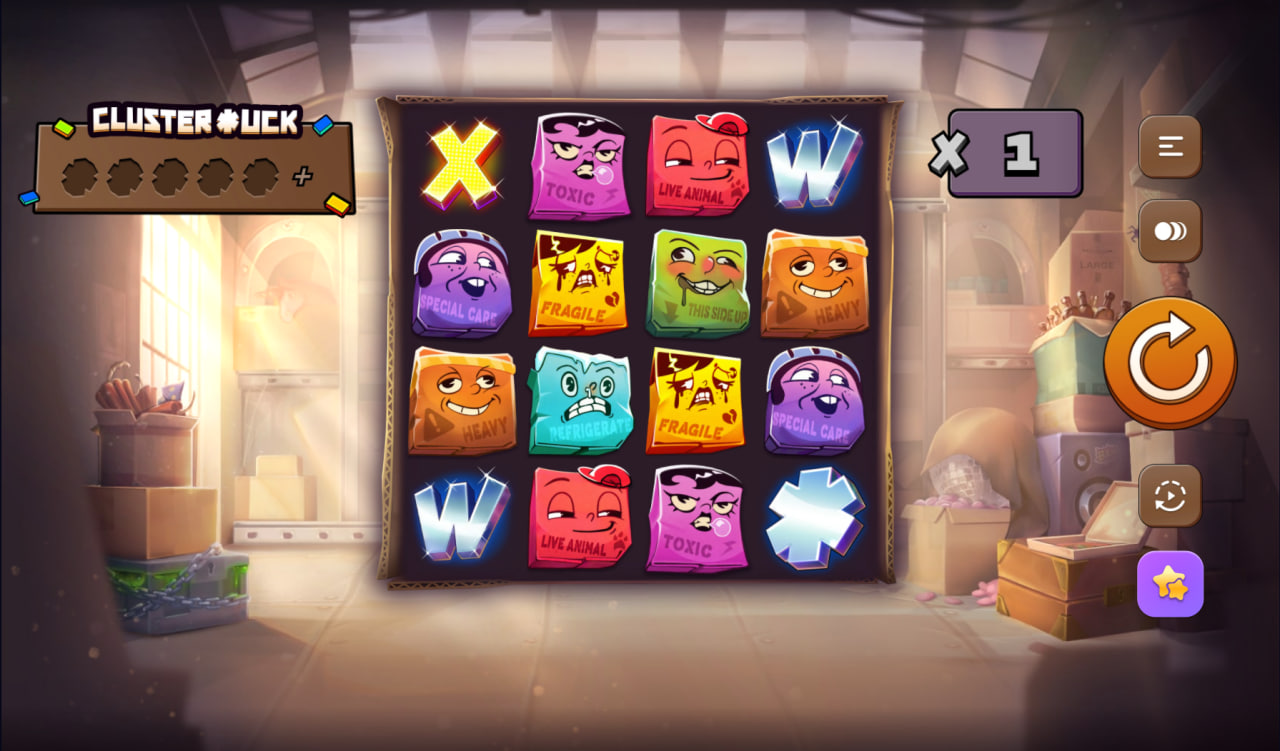
Task: Open autoplay settings icon
Action: pyautogui.click(x=1169, y=497)
